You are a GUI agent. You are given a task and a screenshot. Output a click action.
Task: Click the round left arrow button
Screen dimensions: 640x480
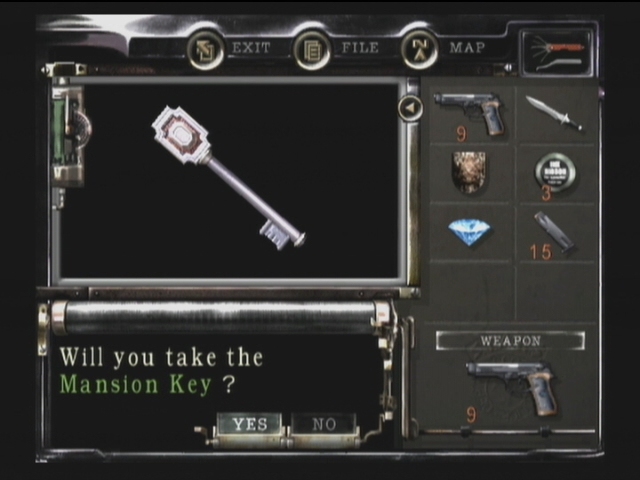point(410,107)
